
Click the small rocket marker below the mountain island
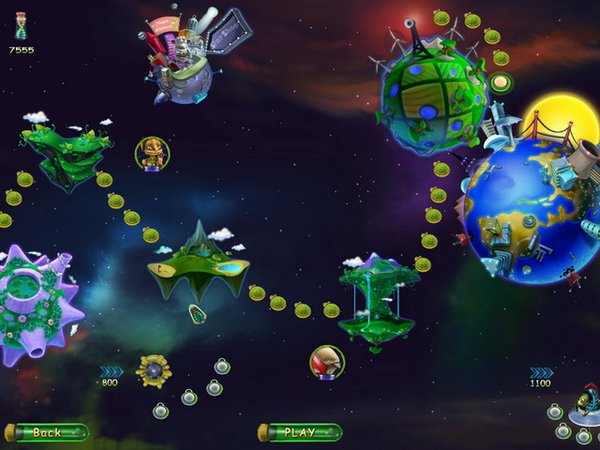point(198,316)
